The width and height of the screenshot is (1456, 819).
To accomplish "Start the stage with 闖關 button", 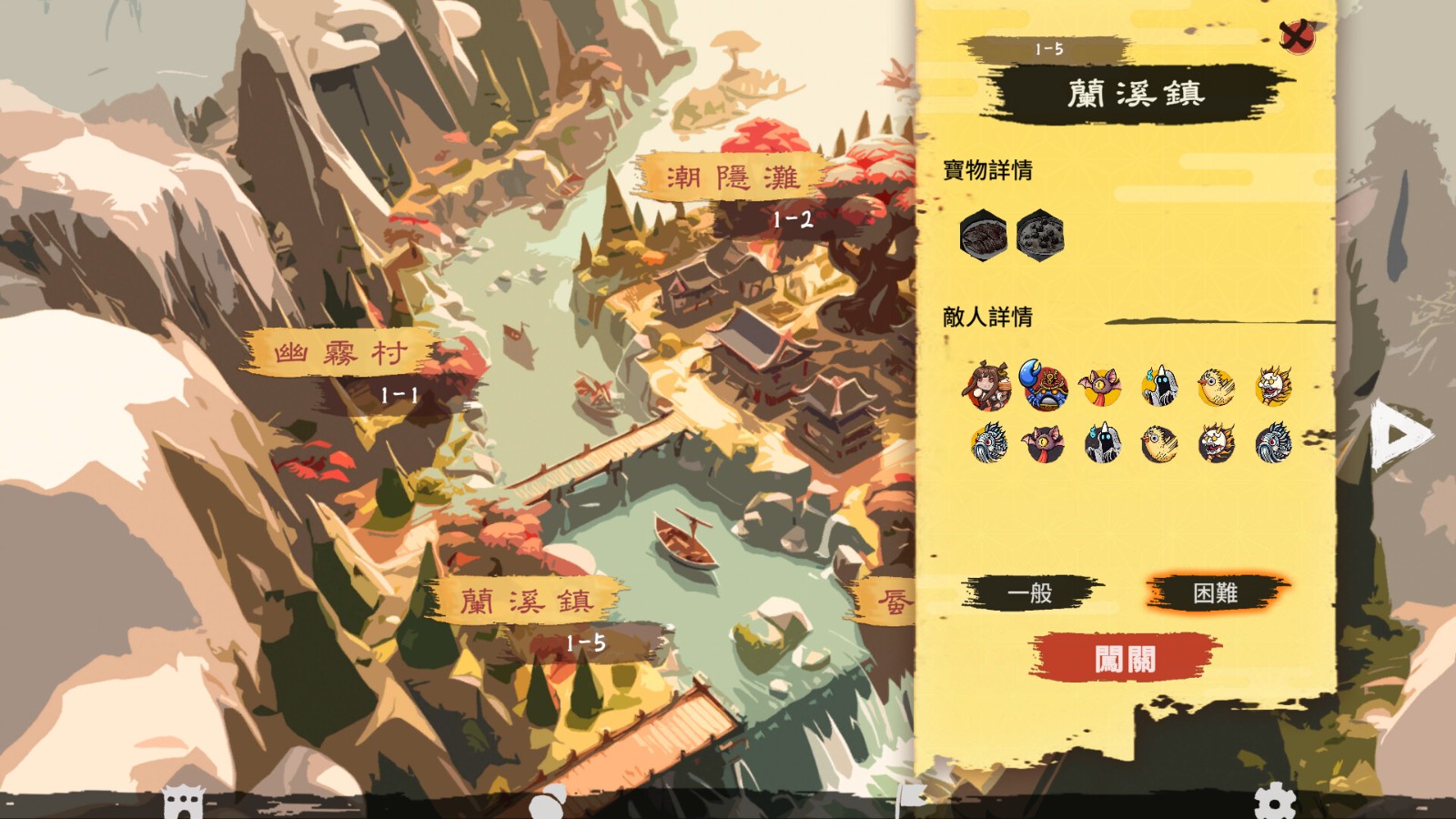I will (x=1125, y=658).
